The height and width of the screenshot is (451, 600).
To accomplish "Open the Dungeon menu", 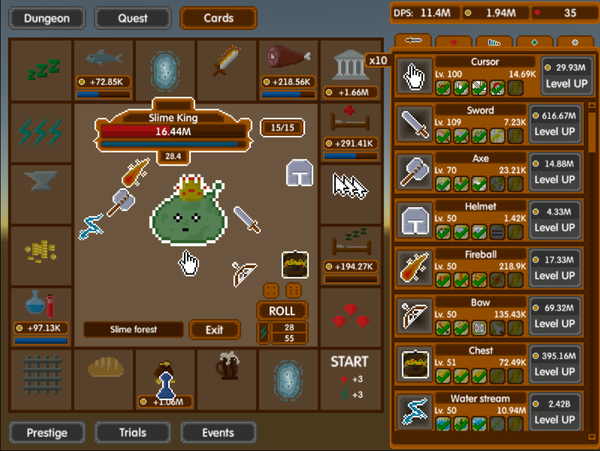I will click(x=47, y=17).
